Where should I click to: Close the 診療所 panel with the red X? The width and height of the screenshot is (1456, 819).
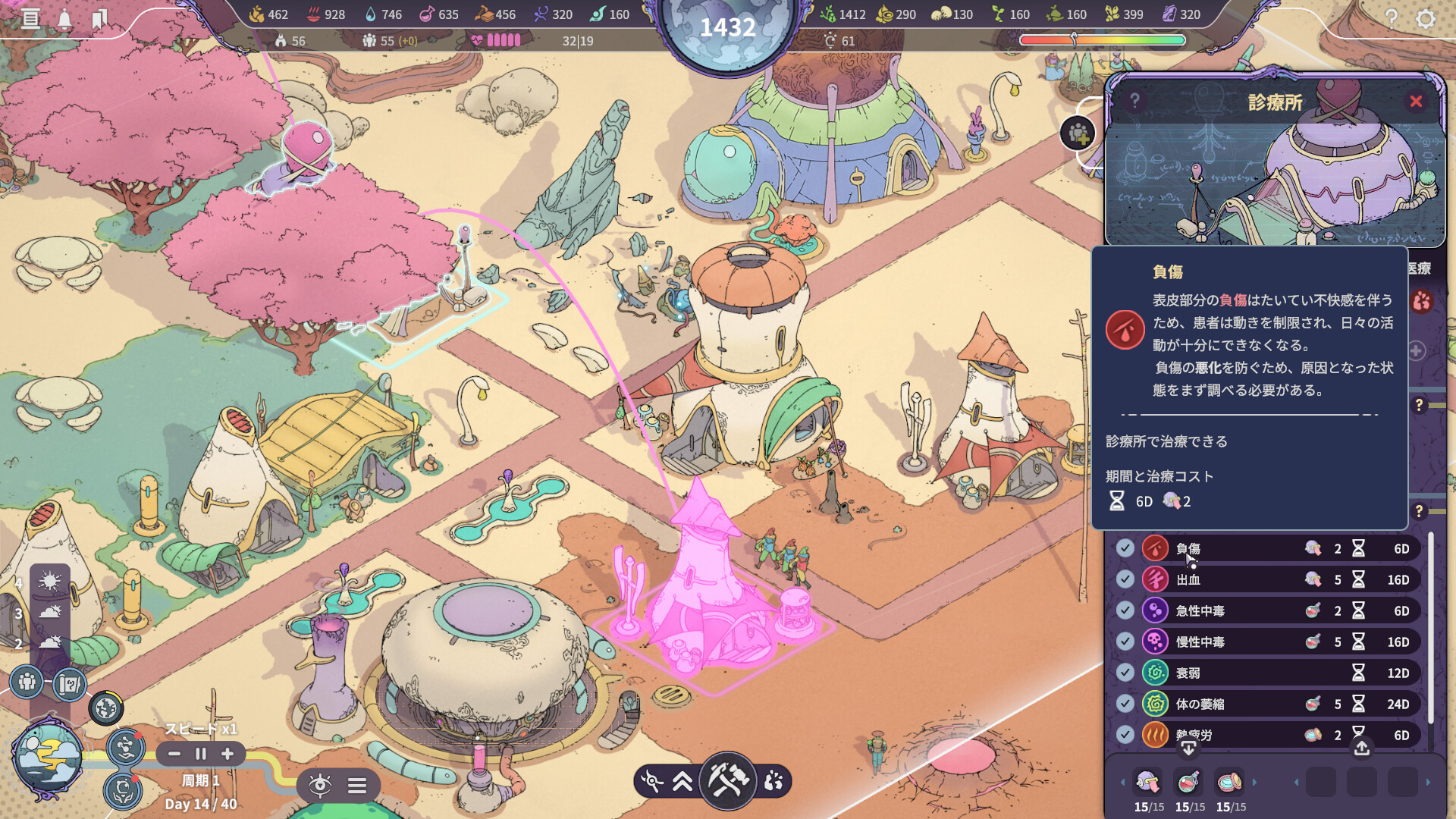pyautogui.click(x=1416, y=102)
